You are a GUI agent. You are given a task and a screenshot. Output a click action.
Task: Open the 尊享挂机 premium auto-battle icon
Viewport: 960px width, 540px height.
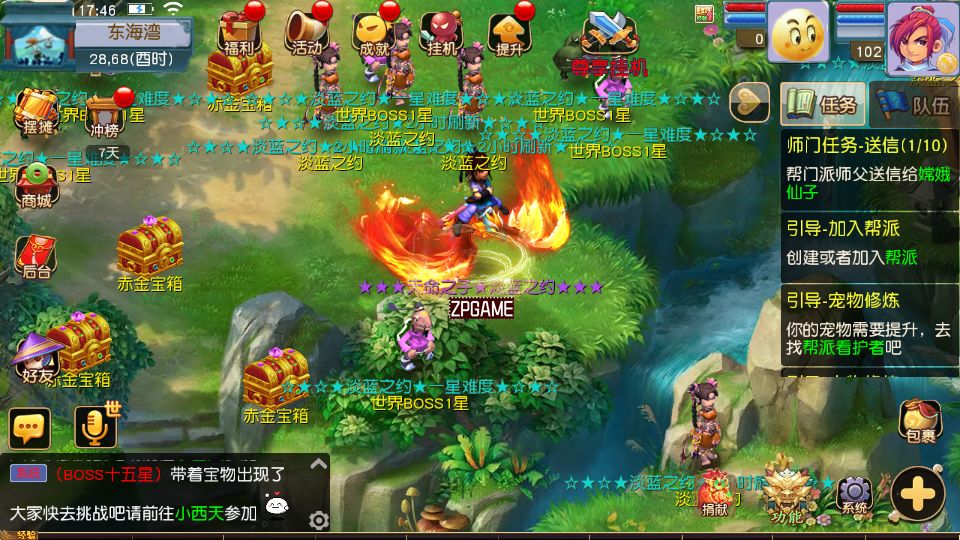610,40
